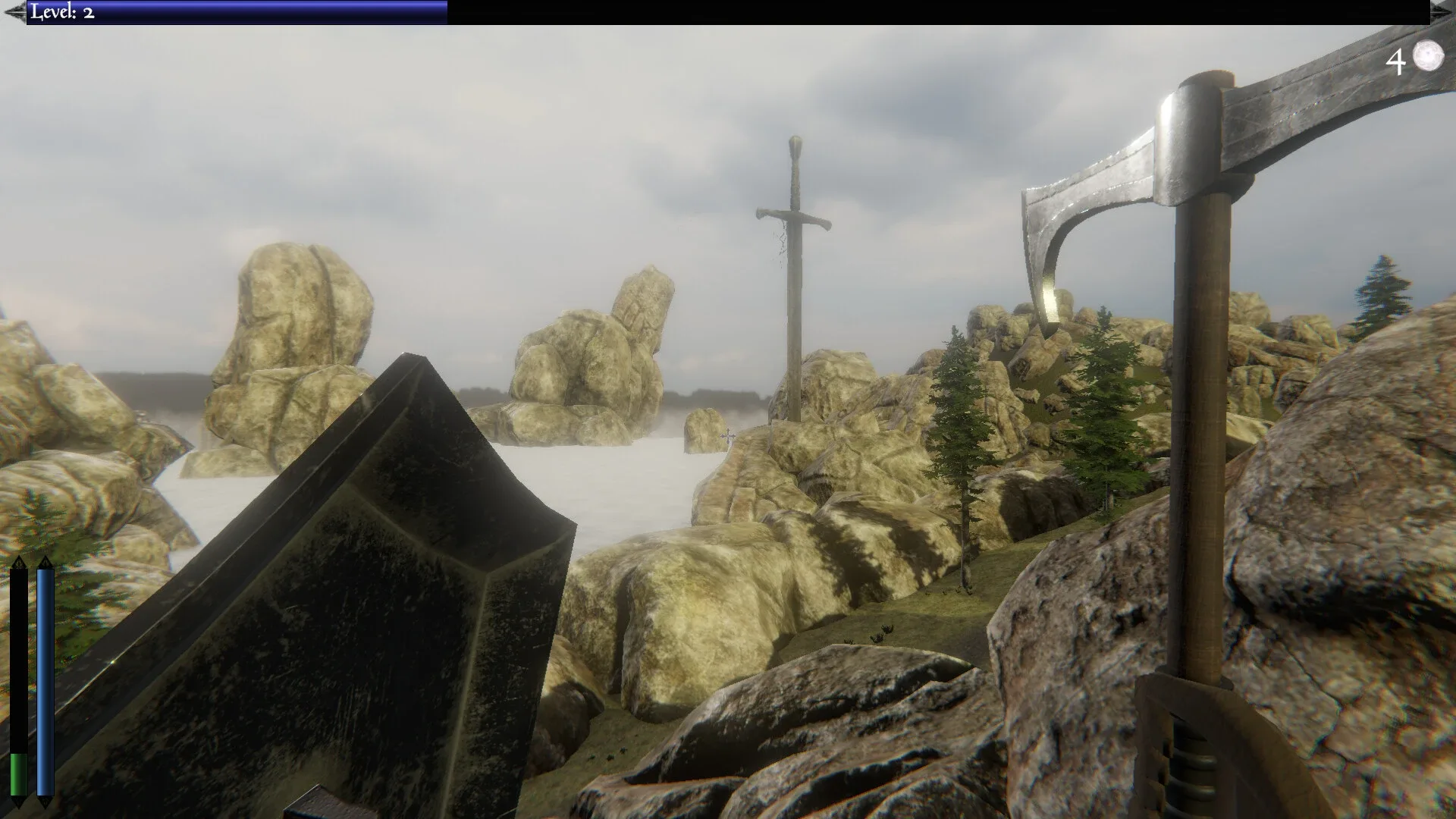This screenshot has height=819, width=1456.
Task: Click the level number 2 in the HUD
Action: coord(88,12)
